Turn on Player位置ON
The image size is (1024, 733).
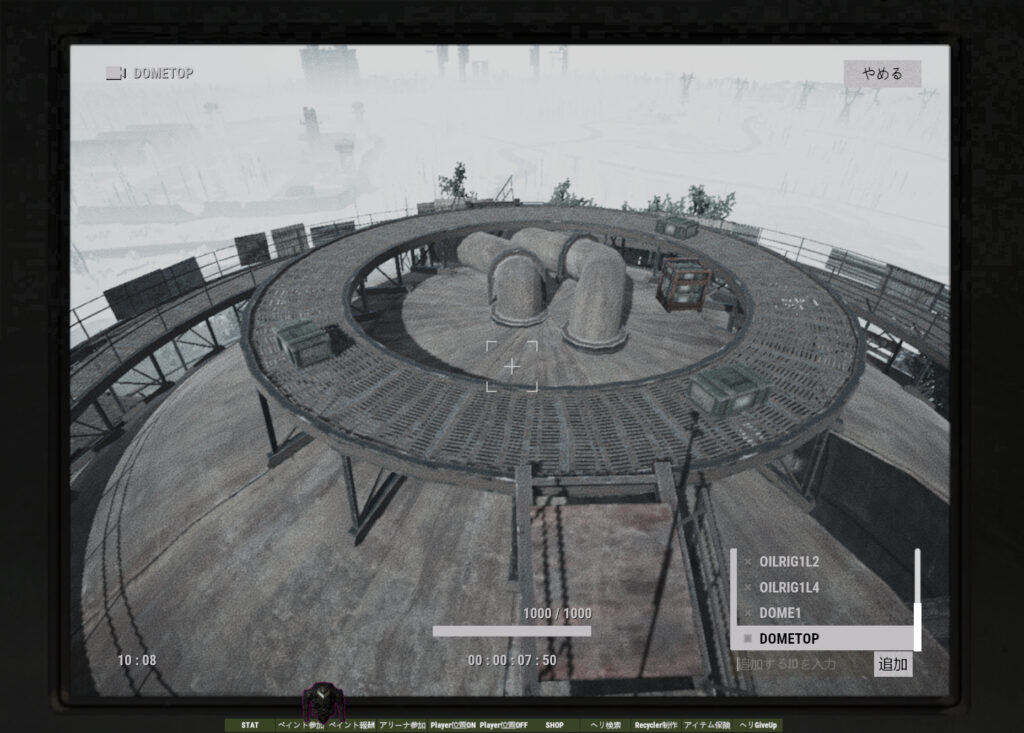pyautogui.click(x=453, y=725)
